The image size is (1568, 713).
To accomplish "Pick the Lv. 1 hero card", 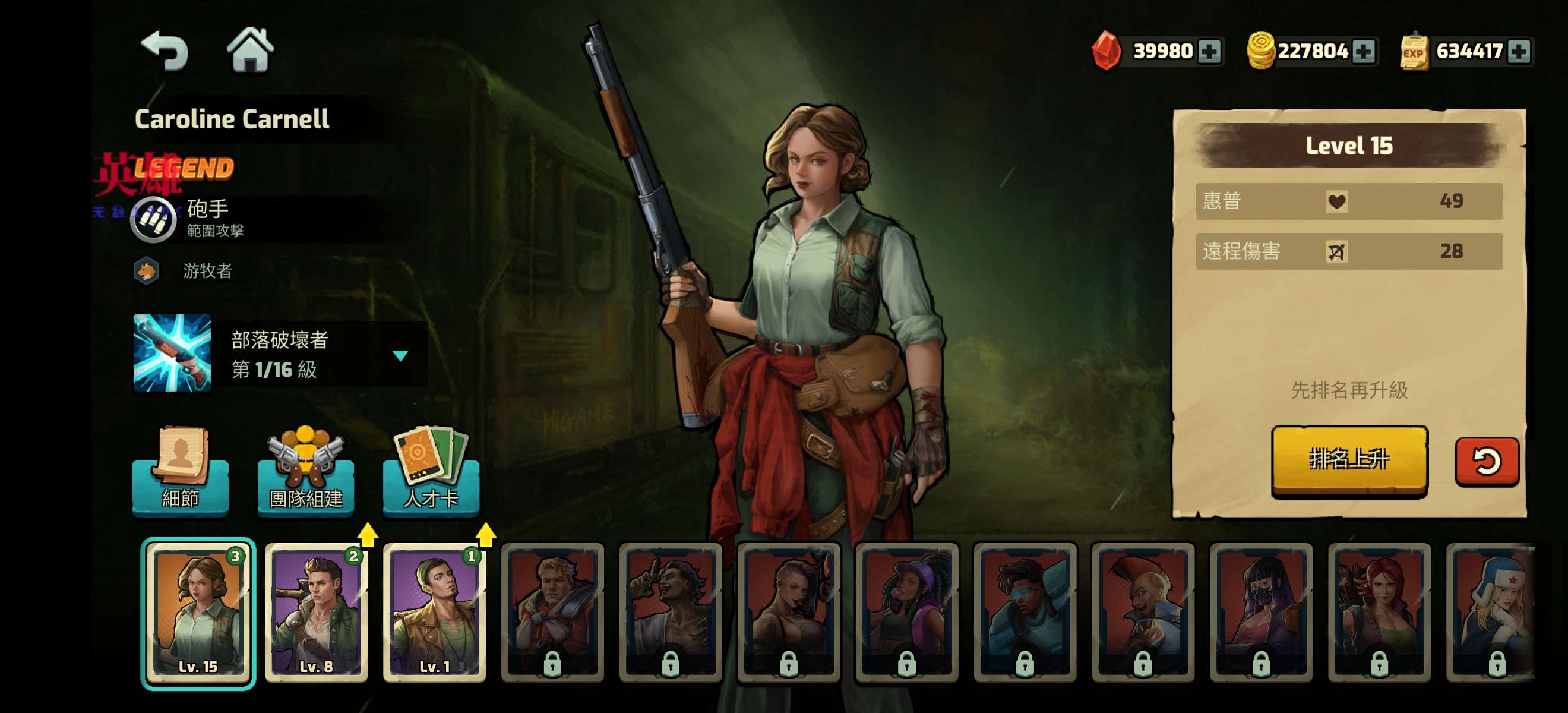I will [434, 612].
